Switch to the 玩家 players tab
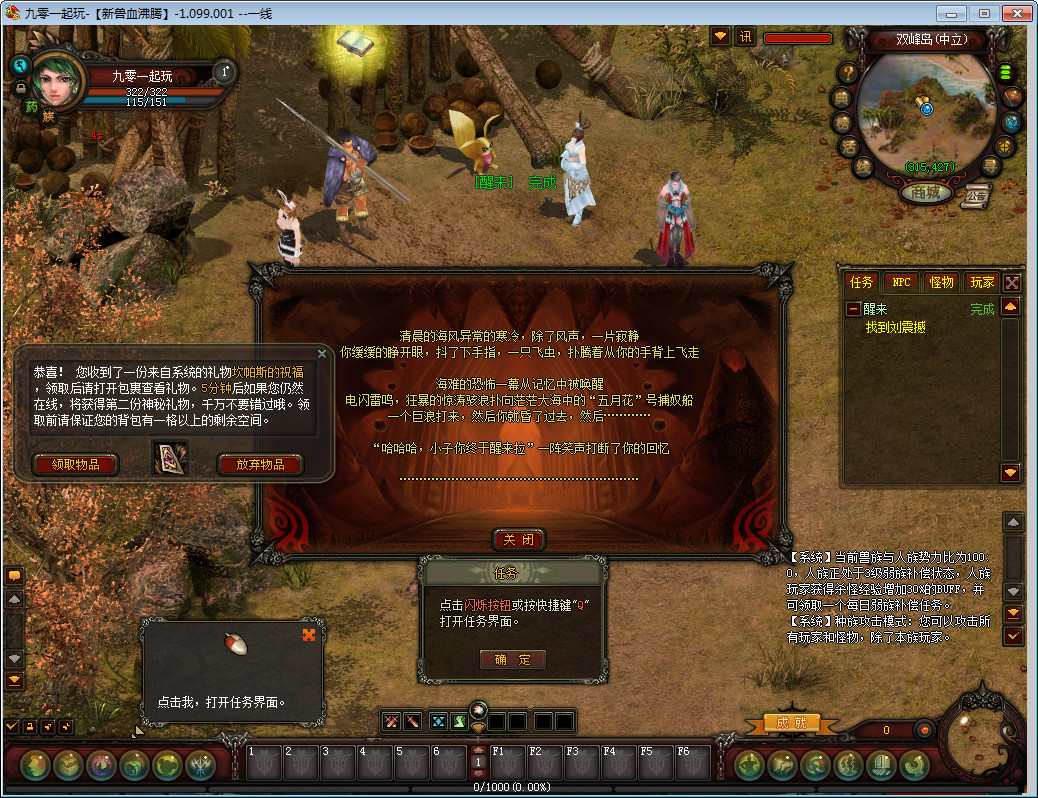The width and height of the screenshot is (1038, 798). [x=982, y=283]
